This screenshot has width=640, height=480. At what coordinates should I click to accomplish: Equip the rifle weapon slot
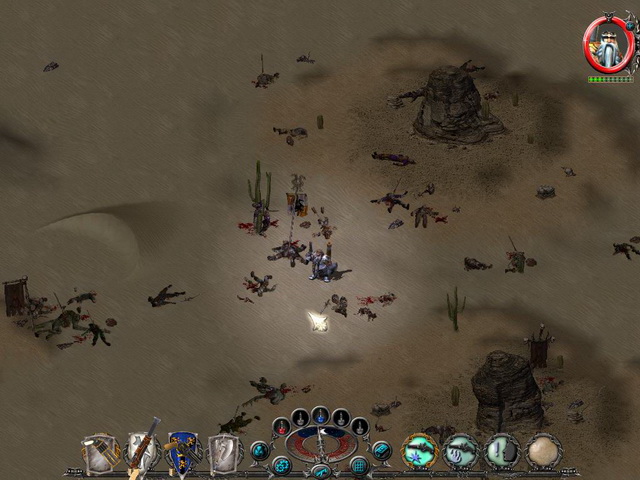pos(143,452)
